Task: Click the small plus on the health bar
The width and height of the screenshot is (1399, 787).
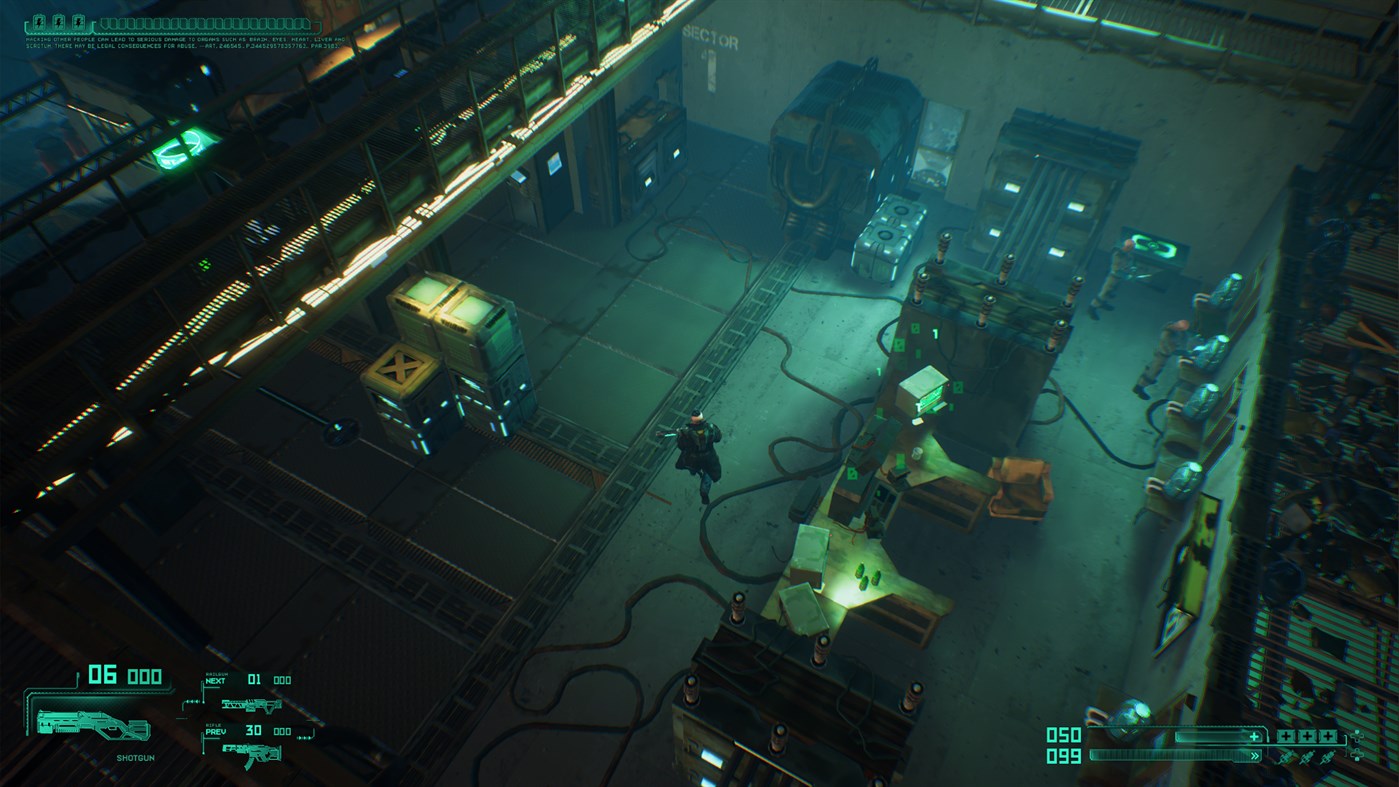Action: pyautogui.click(x=1254, y=736)
